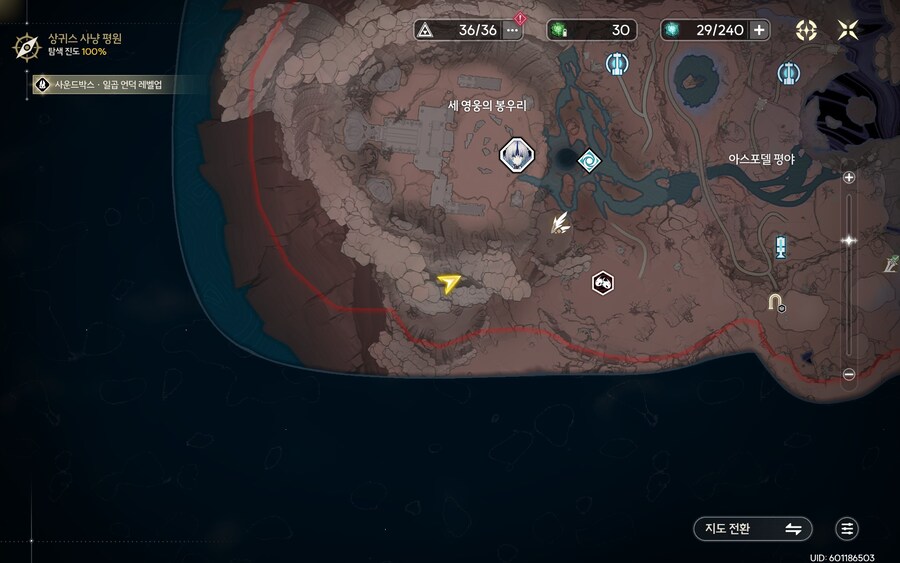The image size is (900, 563).
Task: Open the 상귀스 사냥 평원 exploration progress icon
Action: tap(24, 45)
